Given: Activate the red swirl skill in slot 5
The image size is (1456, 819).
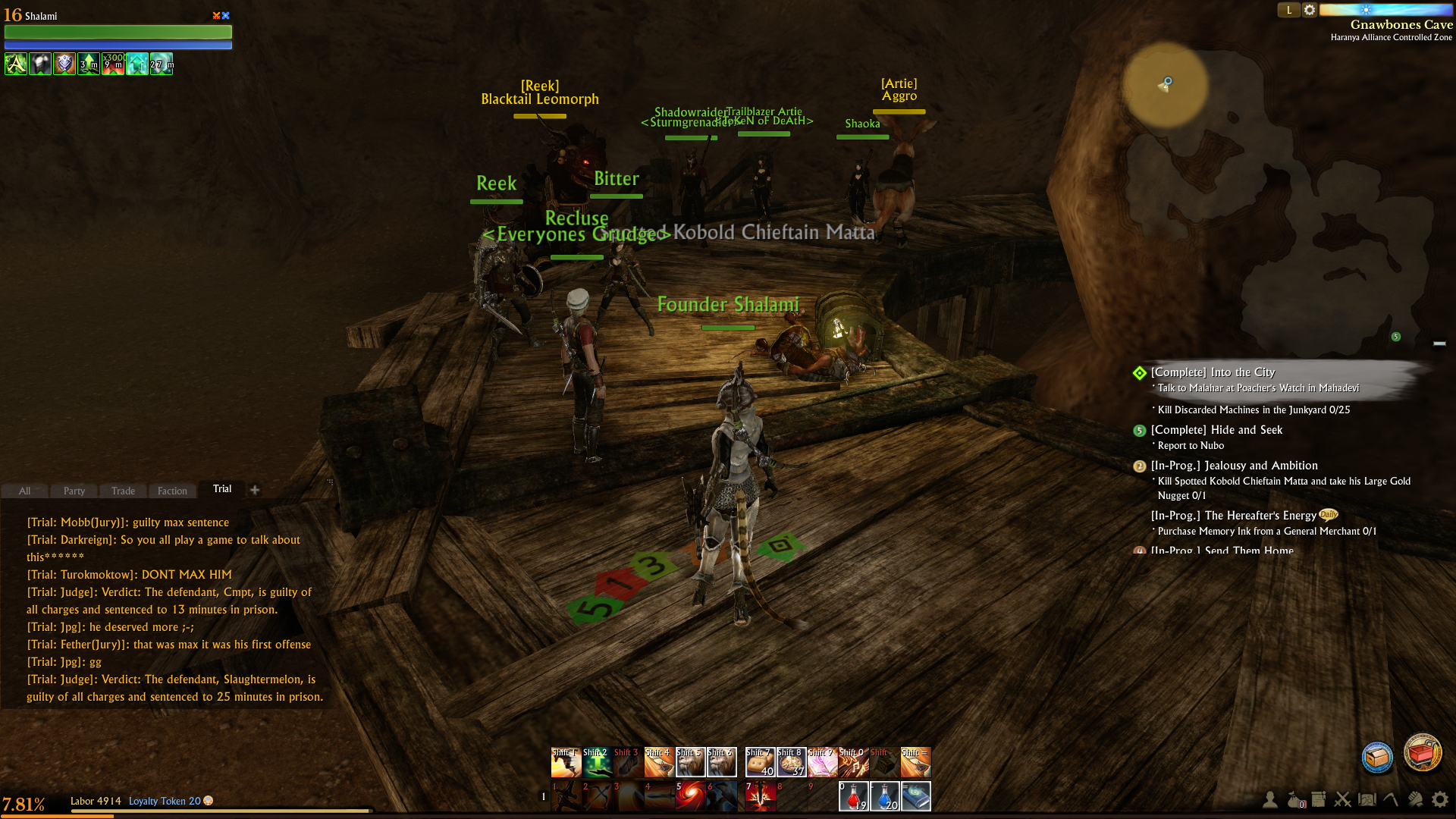Looking at the screenshot, I should point(690,796).
